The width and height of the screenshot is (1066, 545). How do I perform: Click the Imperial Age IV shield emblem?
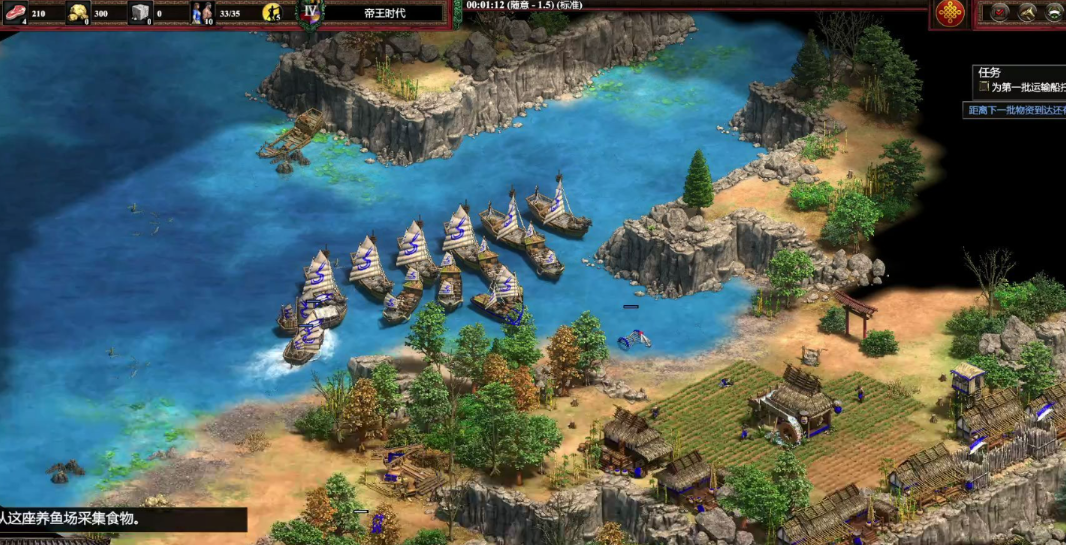point(310,14)
